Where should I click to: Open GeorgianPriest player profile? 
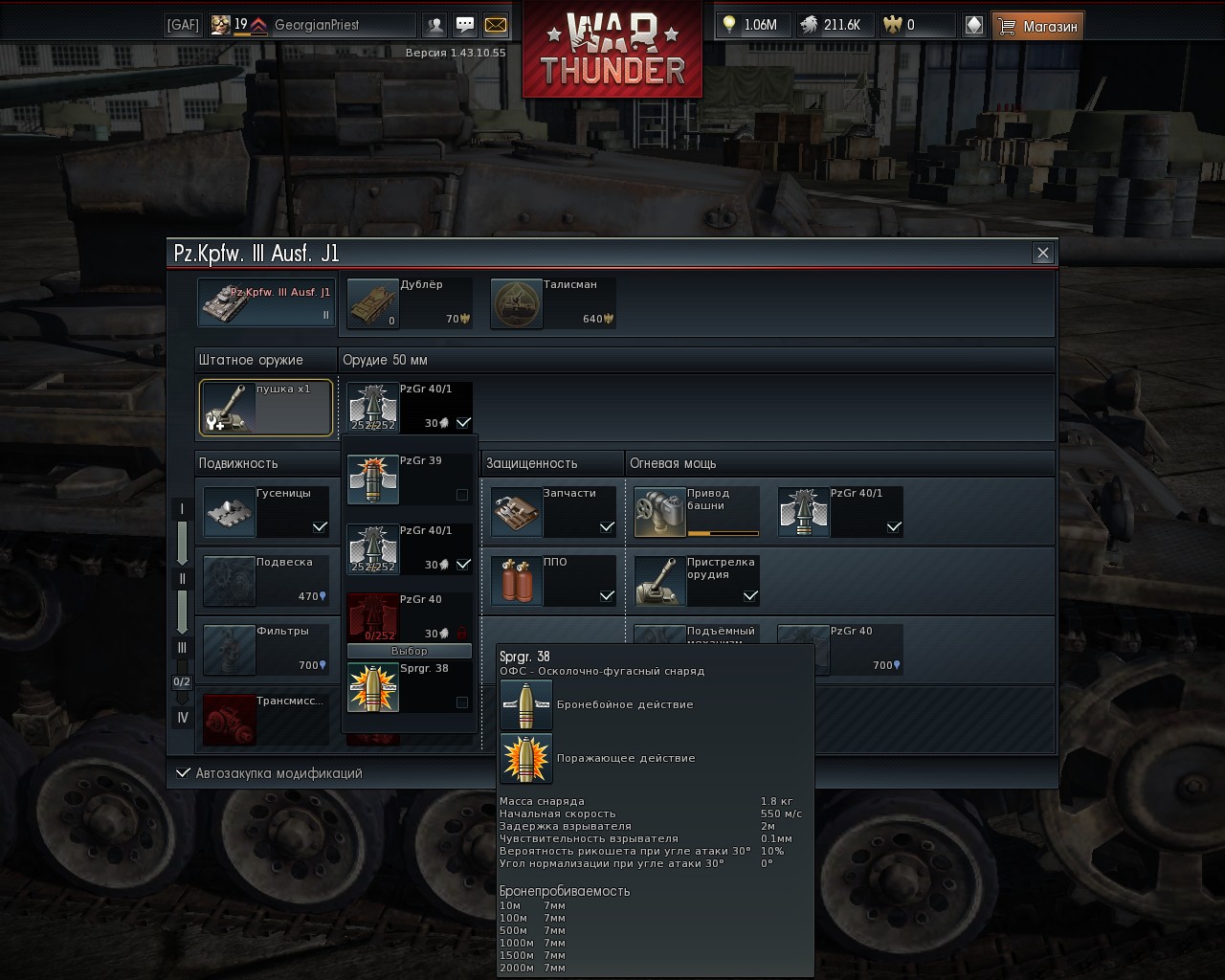pyautogui.click(x=316, y=25)
